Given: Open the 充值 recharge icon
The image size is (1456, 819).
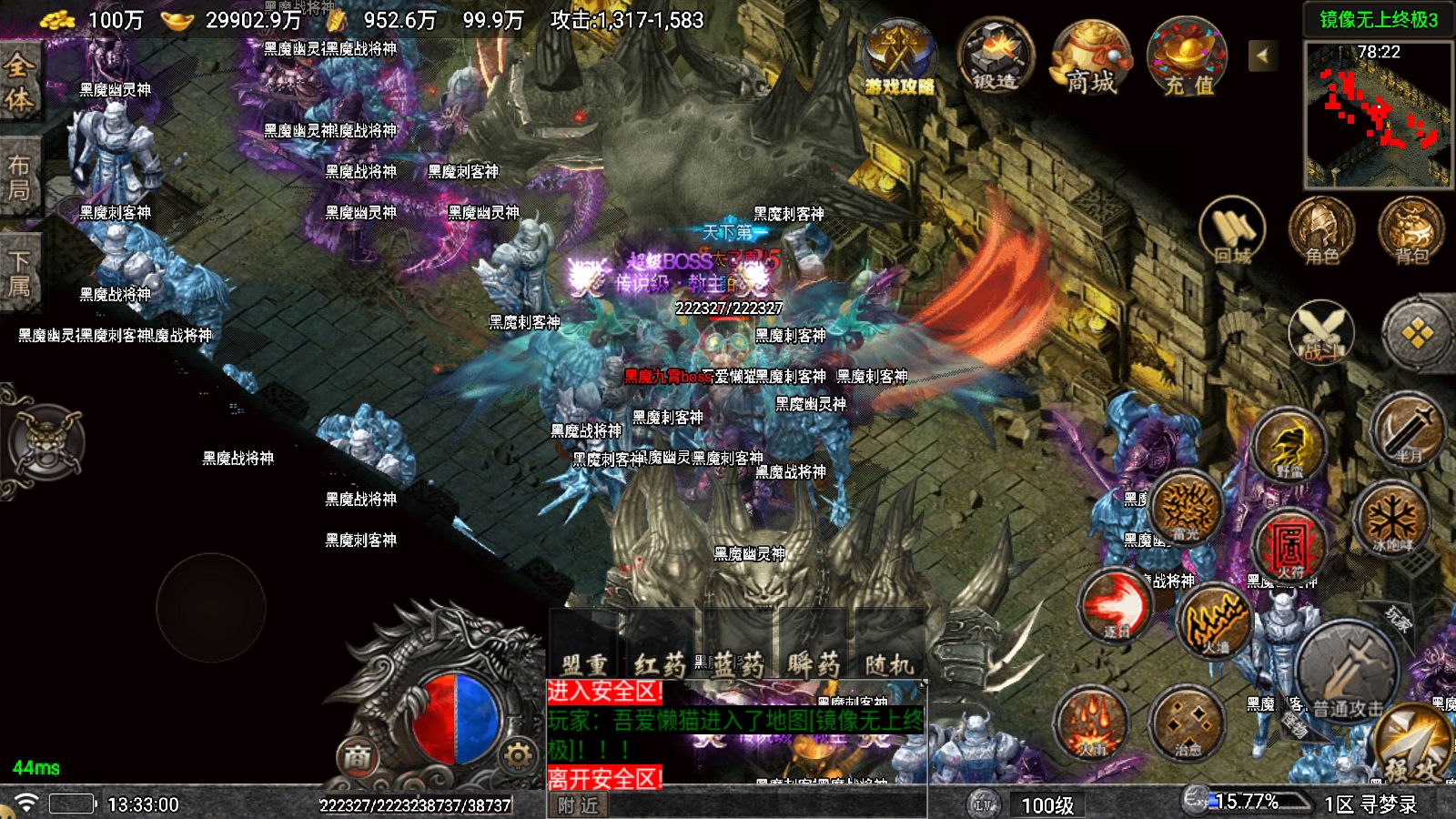Looking at the screenshot, I should coord(1188,56).
